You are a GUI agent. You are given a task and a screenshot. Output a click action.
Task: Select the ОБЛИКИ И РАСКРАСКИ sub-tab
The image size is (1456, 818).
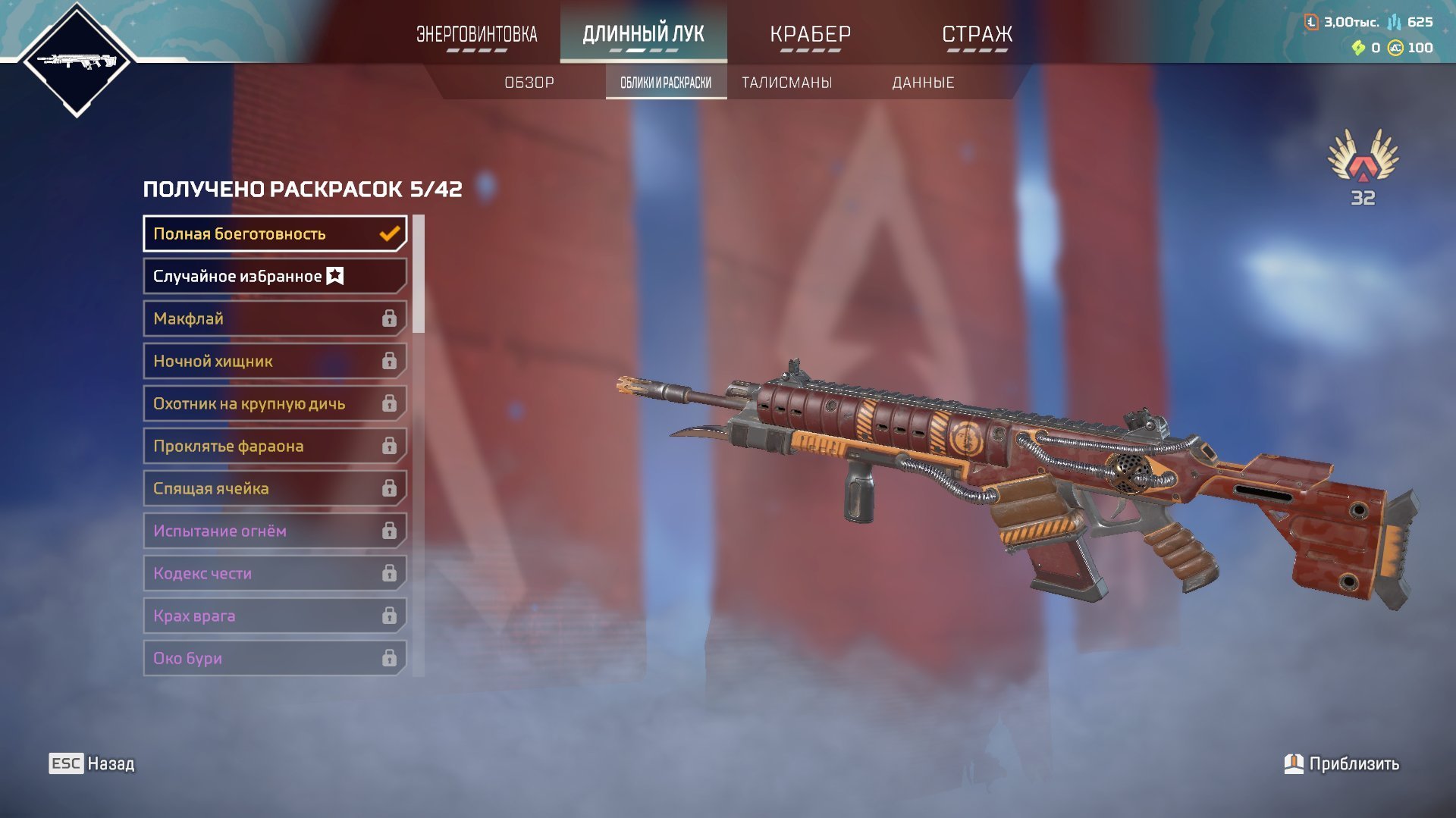pos(666,83)
